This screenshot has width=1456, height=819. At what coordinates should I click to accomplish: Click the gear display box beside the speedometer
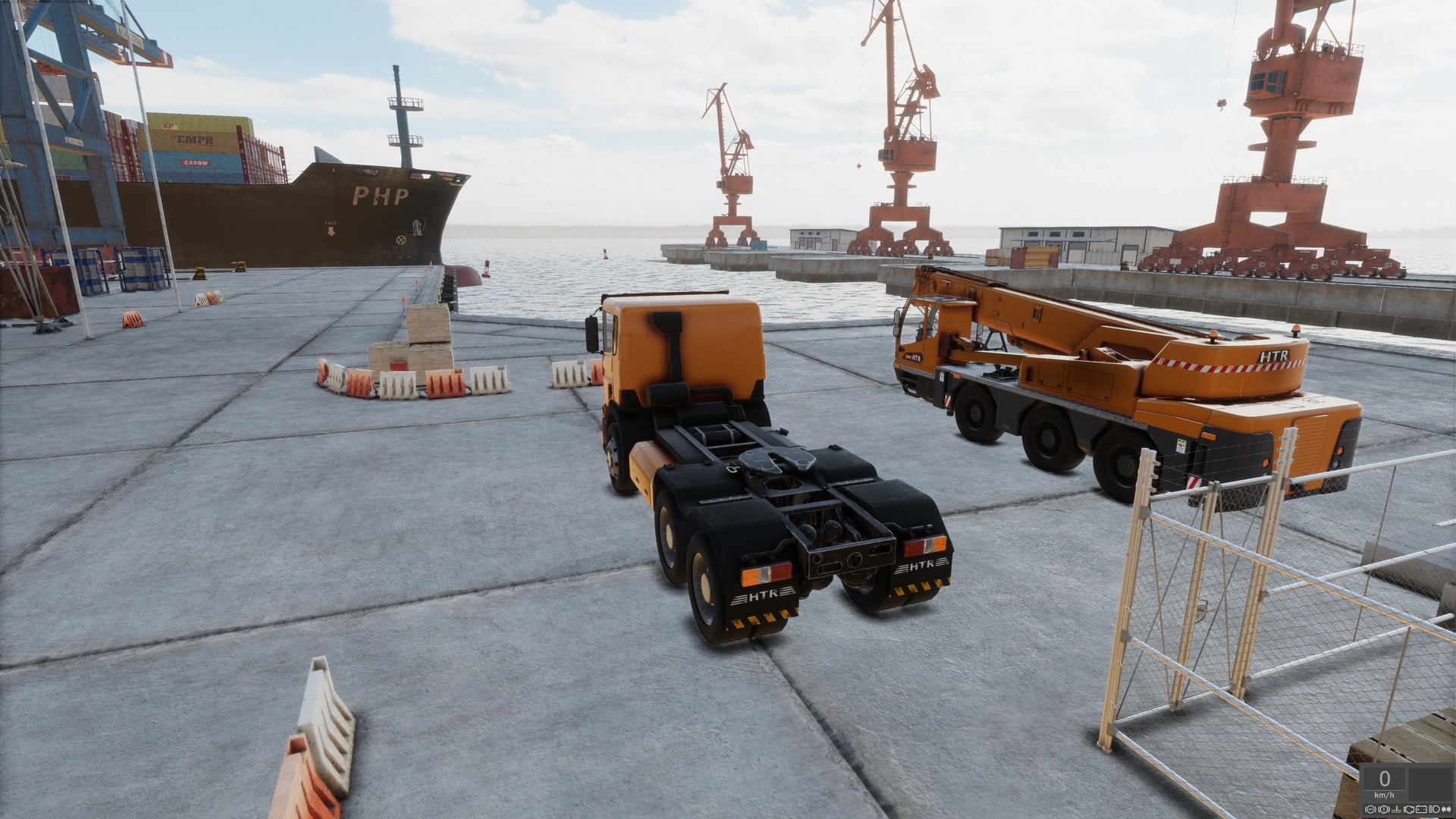[1428, 784]
